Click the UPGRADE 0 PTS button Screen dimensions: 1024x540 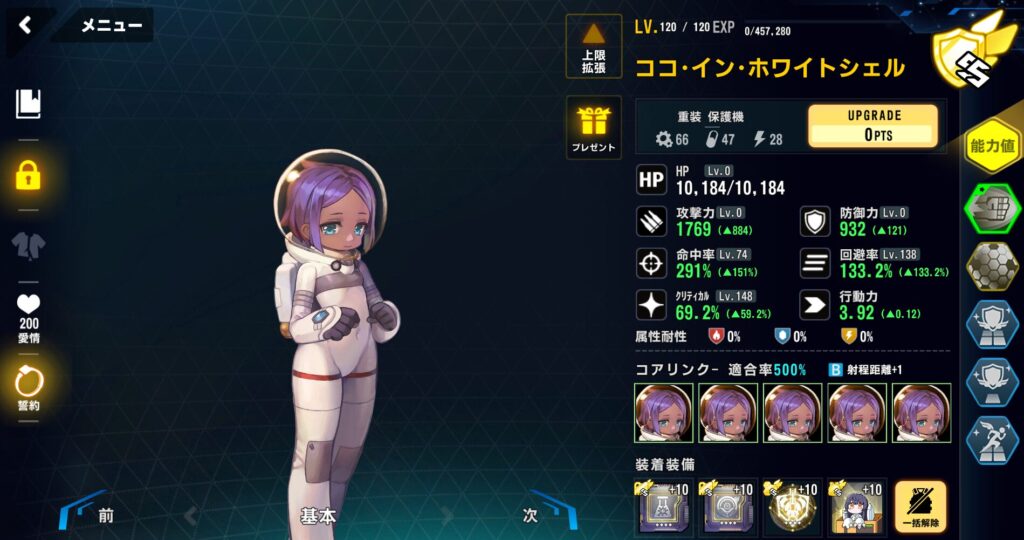(x=872, y=126)
